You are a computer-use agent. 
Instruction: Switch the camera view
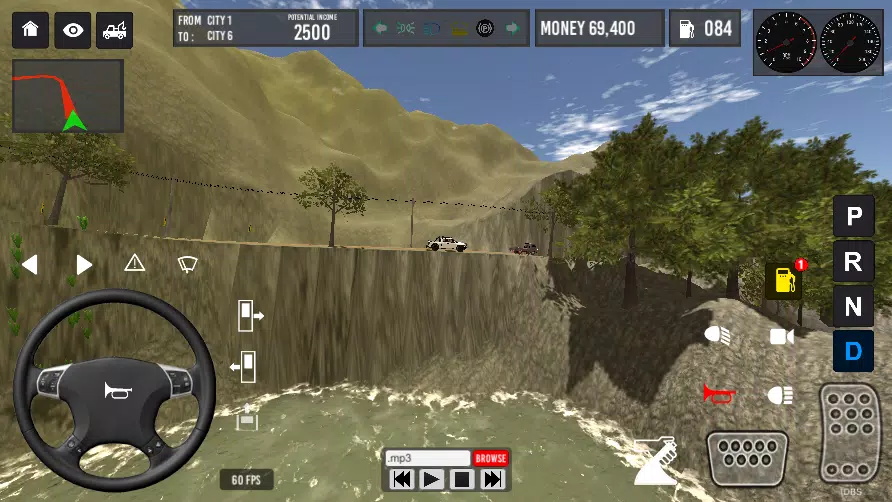[x=781, y=336]
